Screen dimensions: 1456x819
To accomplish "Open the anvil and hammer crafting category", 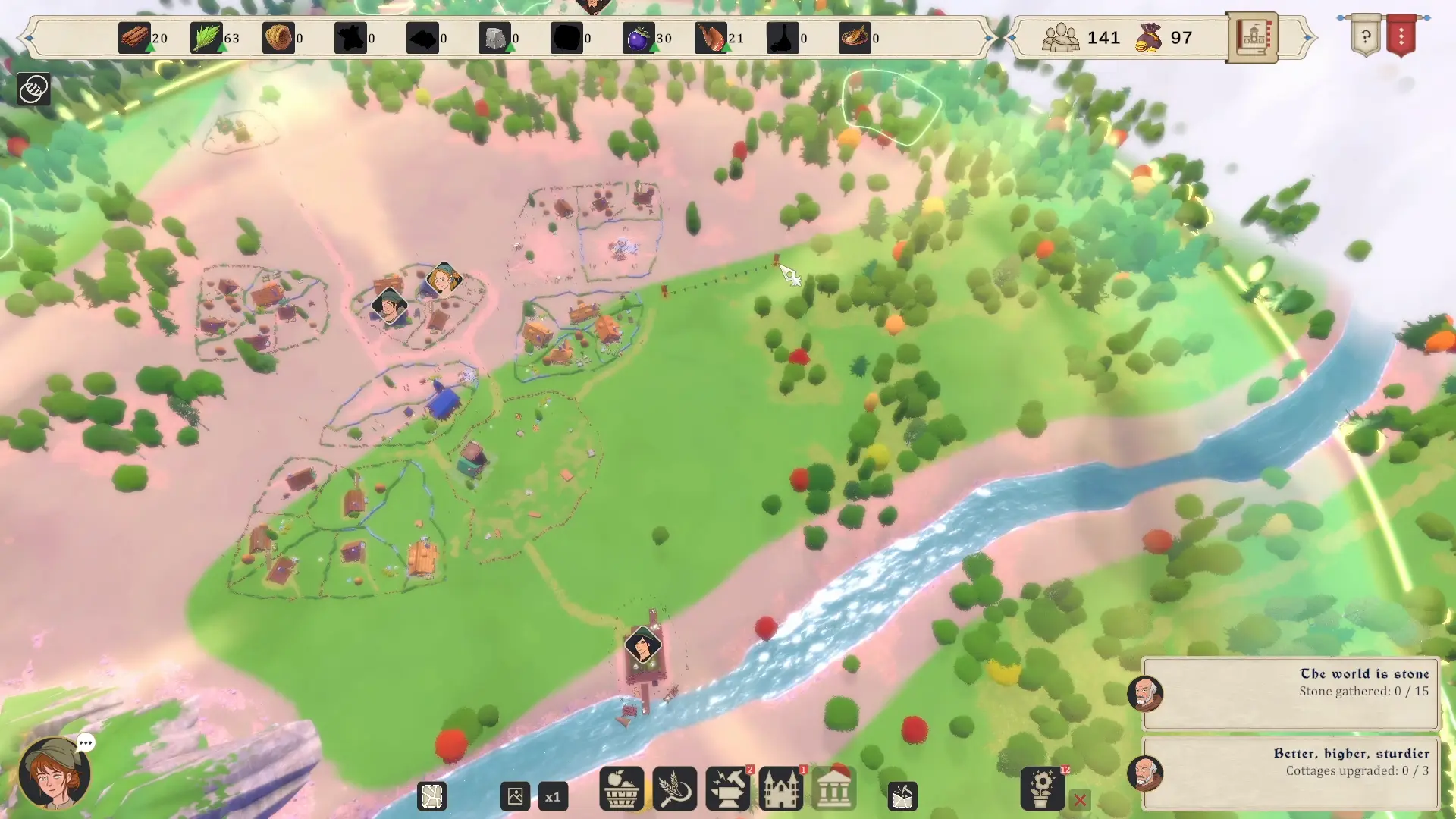I will click(x=727, y=789).
